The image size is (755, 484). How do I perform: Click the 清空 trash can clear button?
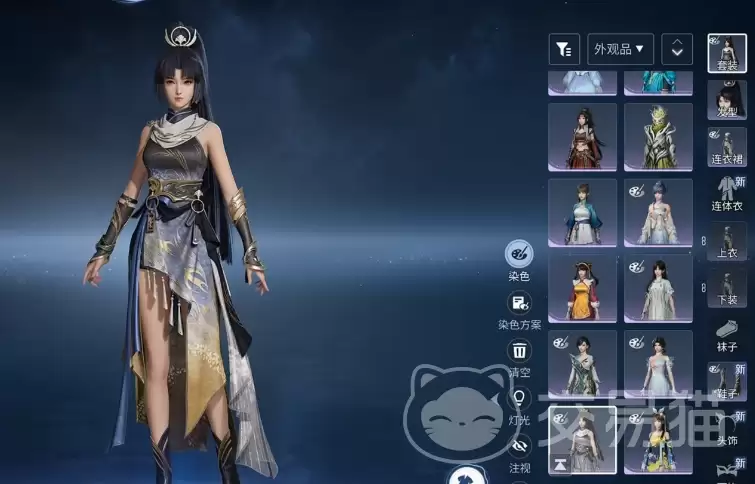tap(519, 351)
